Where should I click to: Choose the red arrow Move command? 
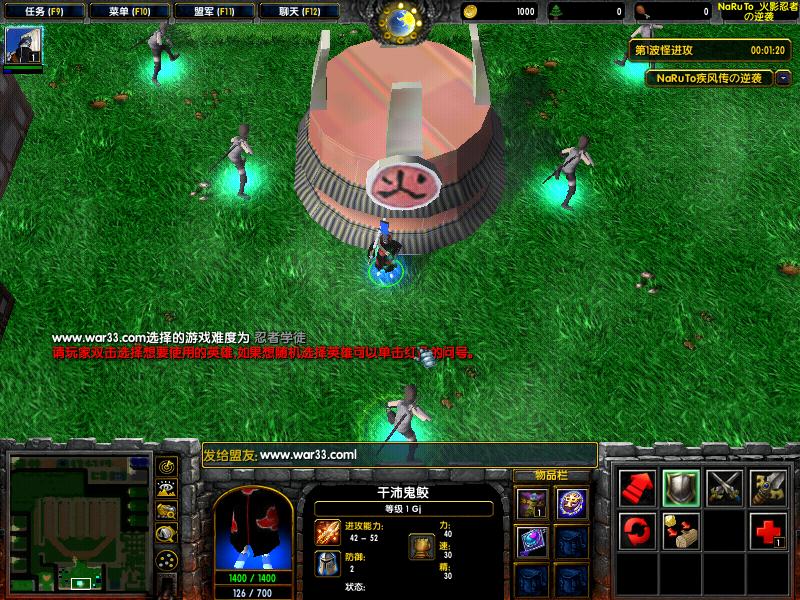tap(637, 486)
